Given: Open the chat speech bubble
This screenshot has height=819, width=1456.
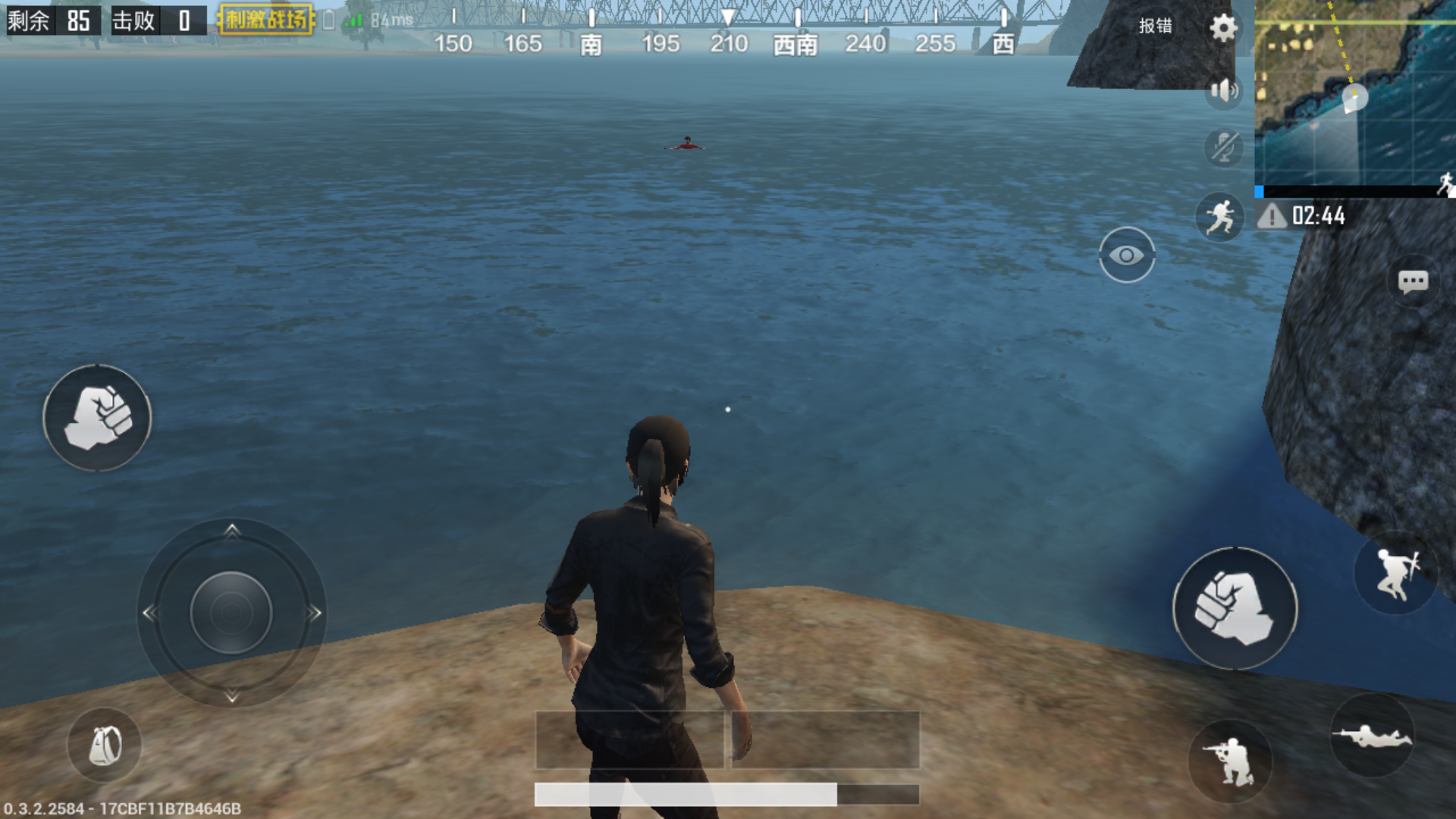Looking at the screenshot, I should point(1413,282).
